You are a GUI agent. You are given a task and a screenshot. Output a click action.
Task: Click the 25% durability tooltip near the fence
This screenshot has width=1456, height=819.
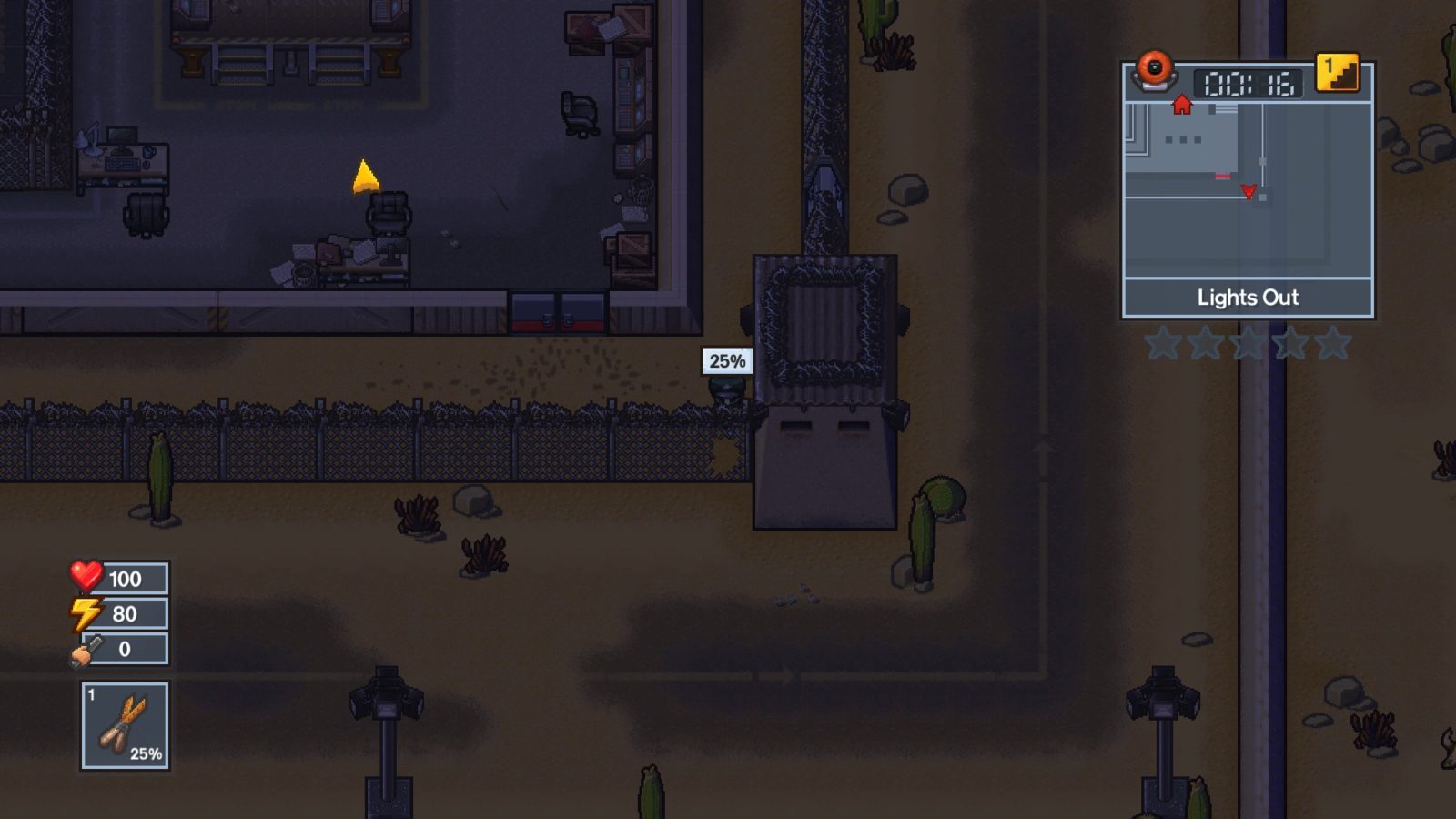tap(727, 362)
